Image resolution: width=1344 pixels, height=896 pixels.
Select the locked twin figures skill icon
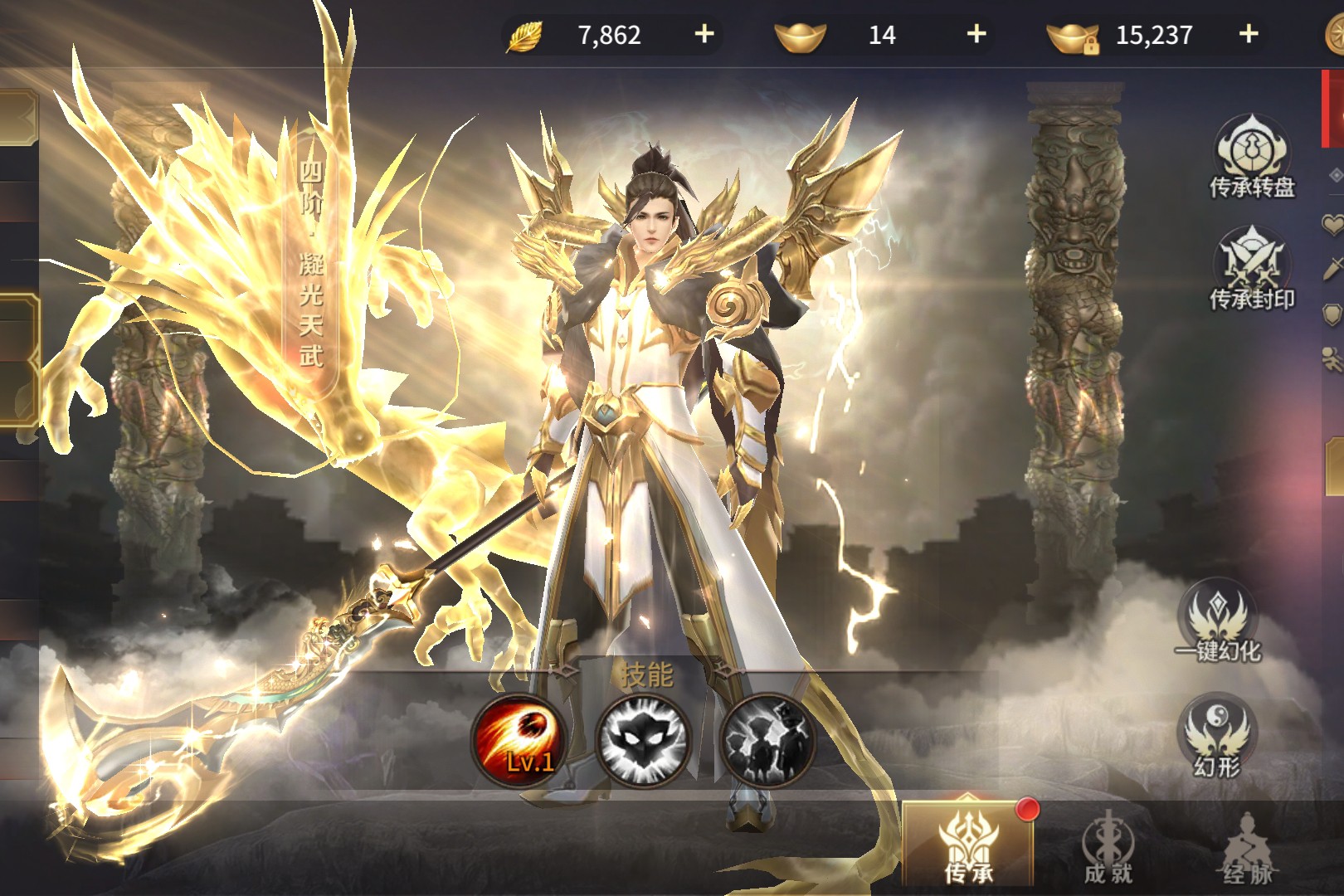[767, 739]
